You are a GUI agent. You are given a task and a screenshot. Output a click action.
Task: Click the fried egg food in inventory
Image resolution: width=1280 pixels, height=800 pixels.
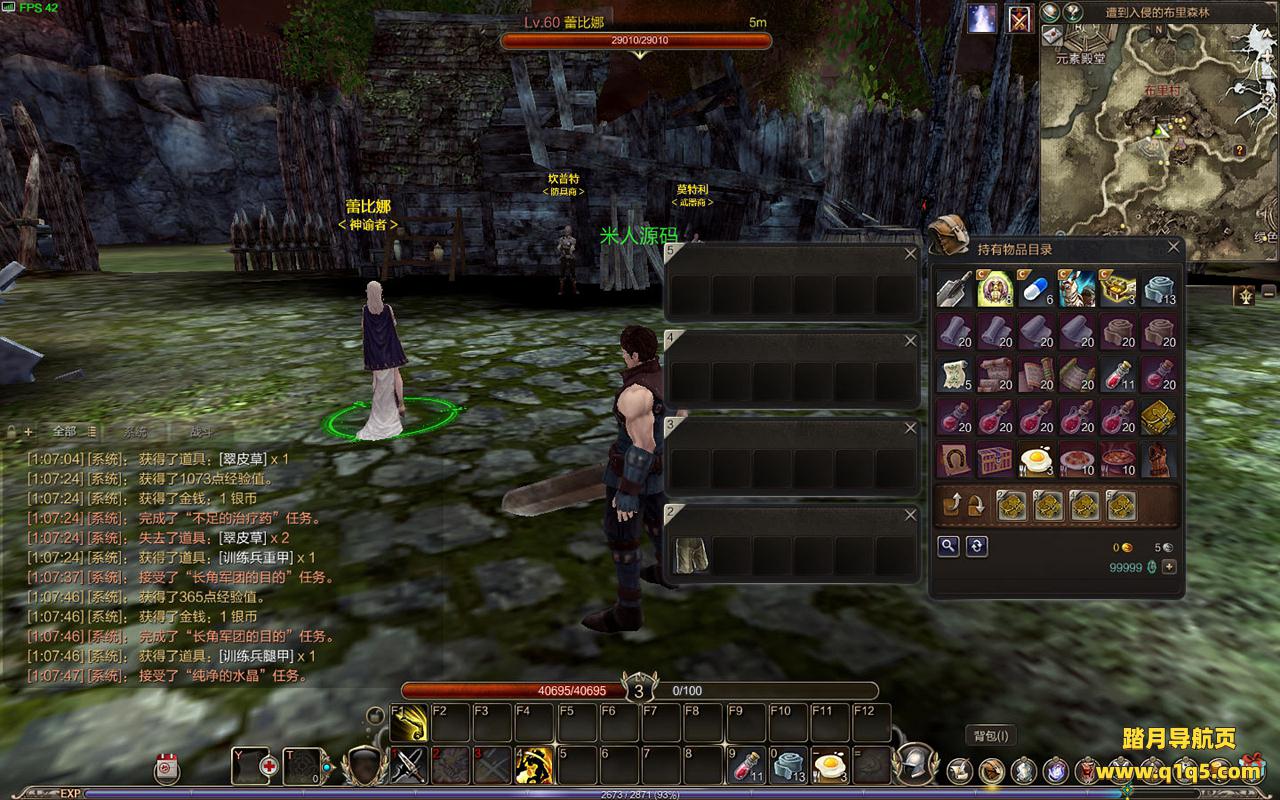pyautogui.click(x=1036, y=460)
